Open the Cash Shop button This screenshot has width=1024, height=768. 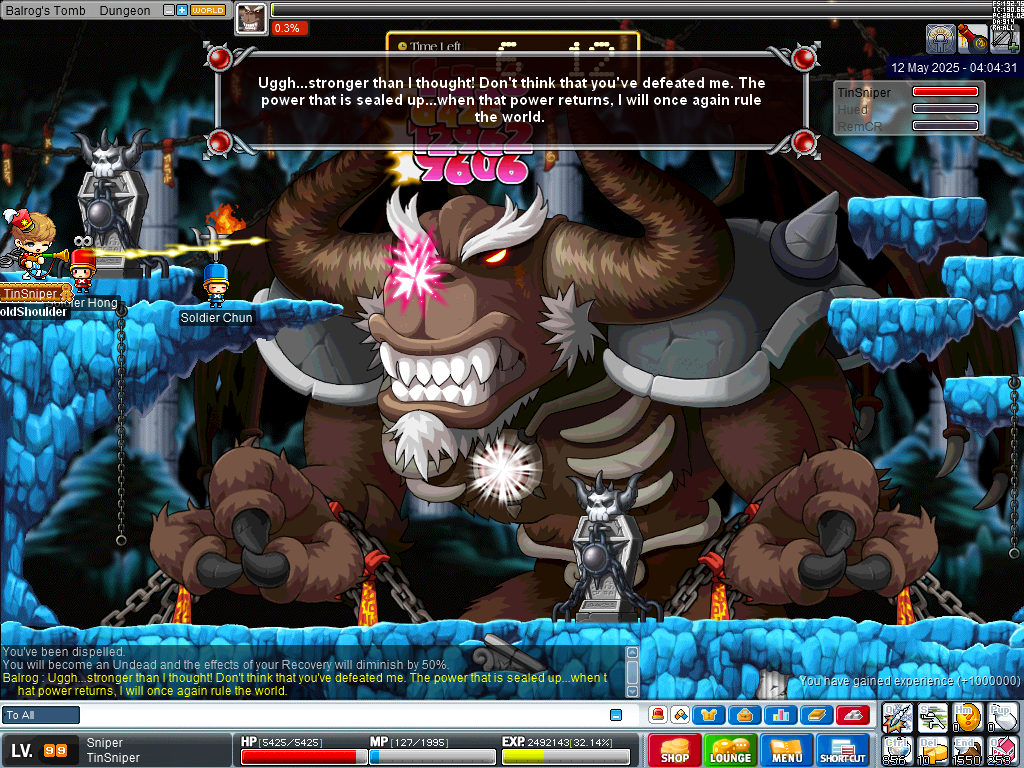coord(675,750)
